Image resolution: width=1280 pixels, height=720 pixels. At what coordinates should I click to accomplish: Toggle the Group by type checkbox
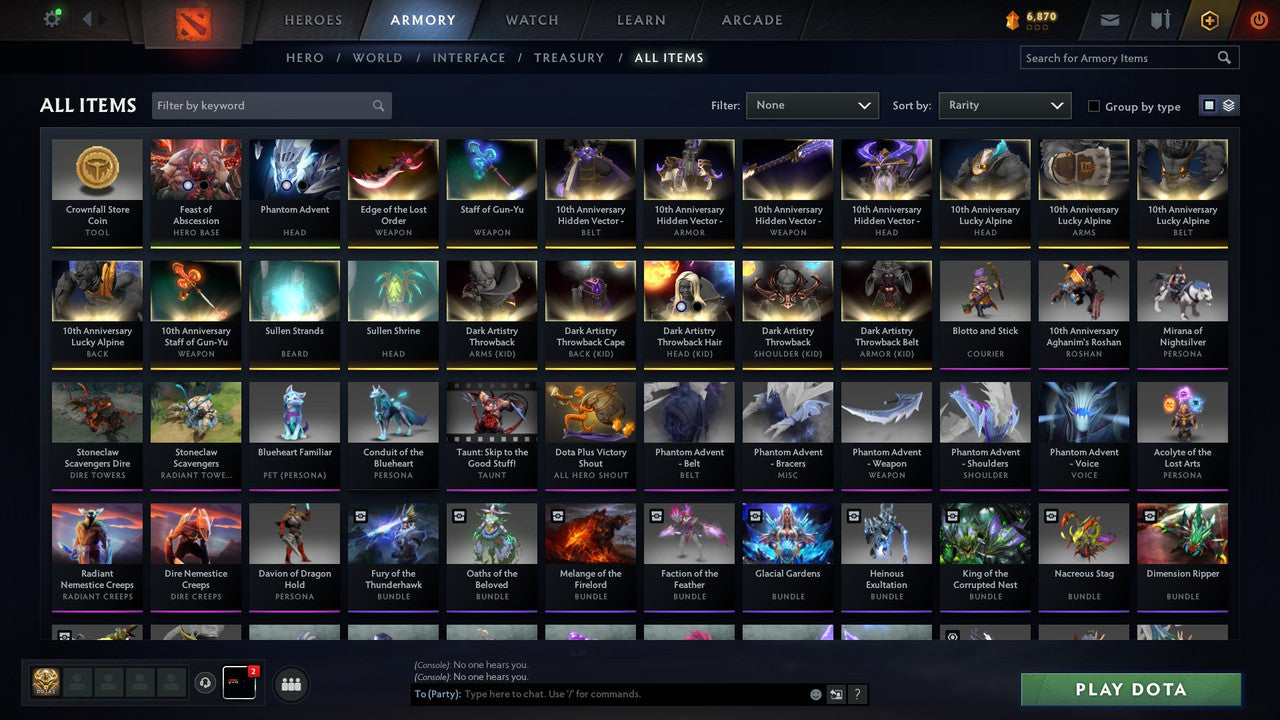point(1094,106)
